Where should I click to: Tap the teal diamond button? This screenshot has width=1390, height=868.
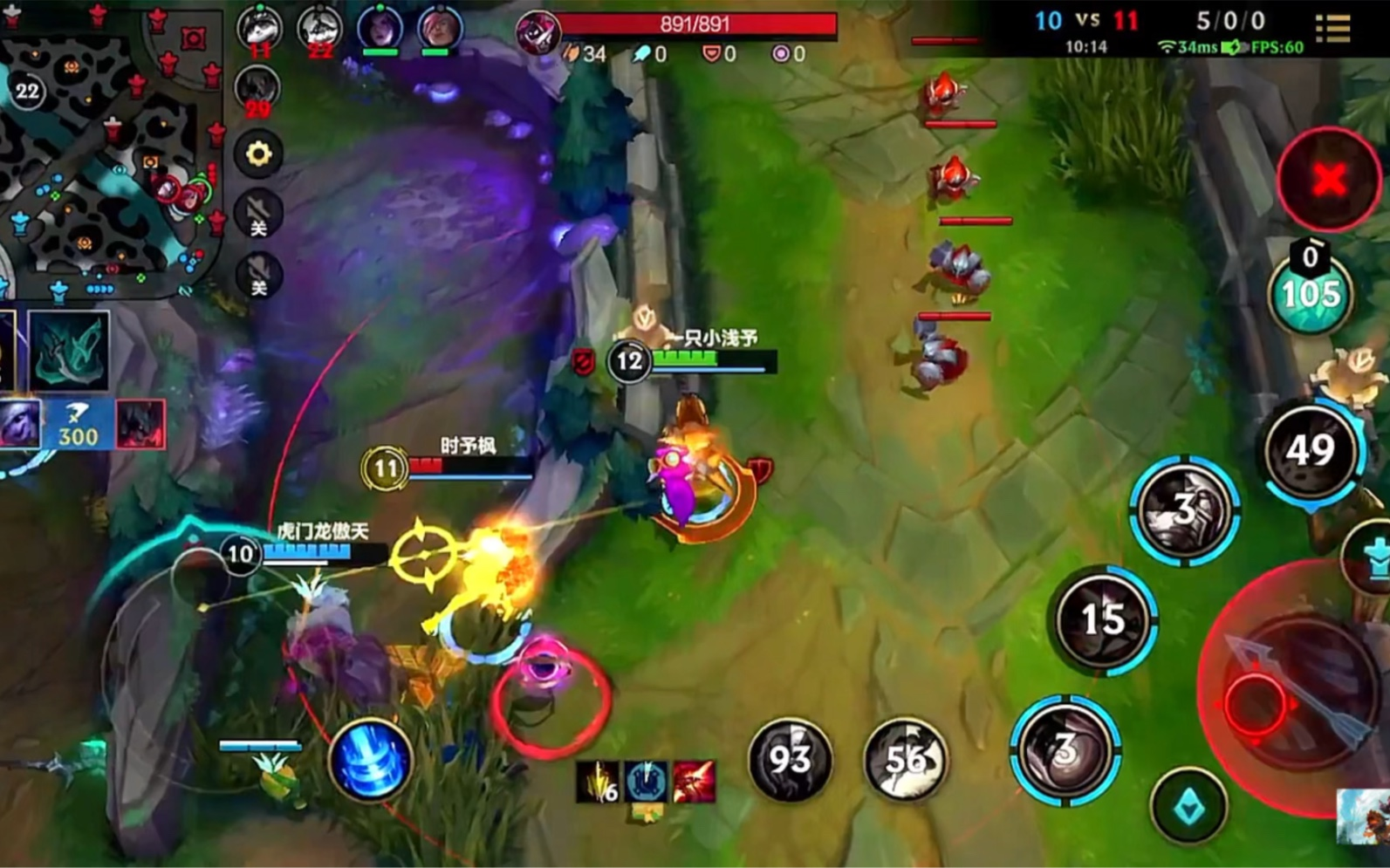point(1188,807)
